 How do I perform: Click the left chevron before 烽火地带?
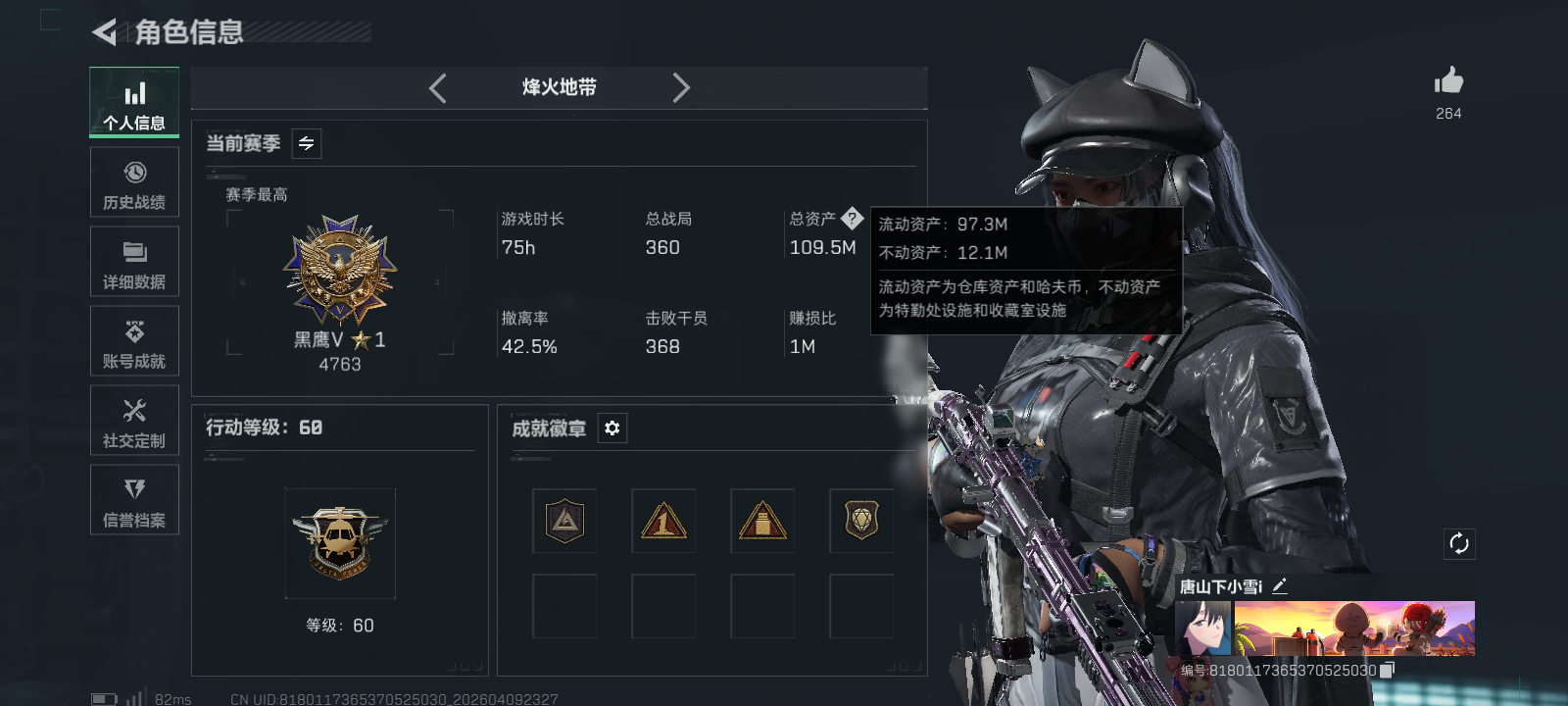click(437, 87)
